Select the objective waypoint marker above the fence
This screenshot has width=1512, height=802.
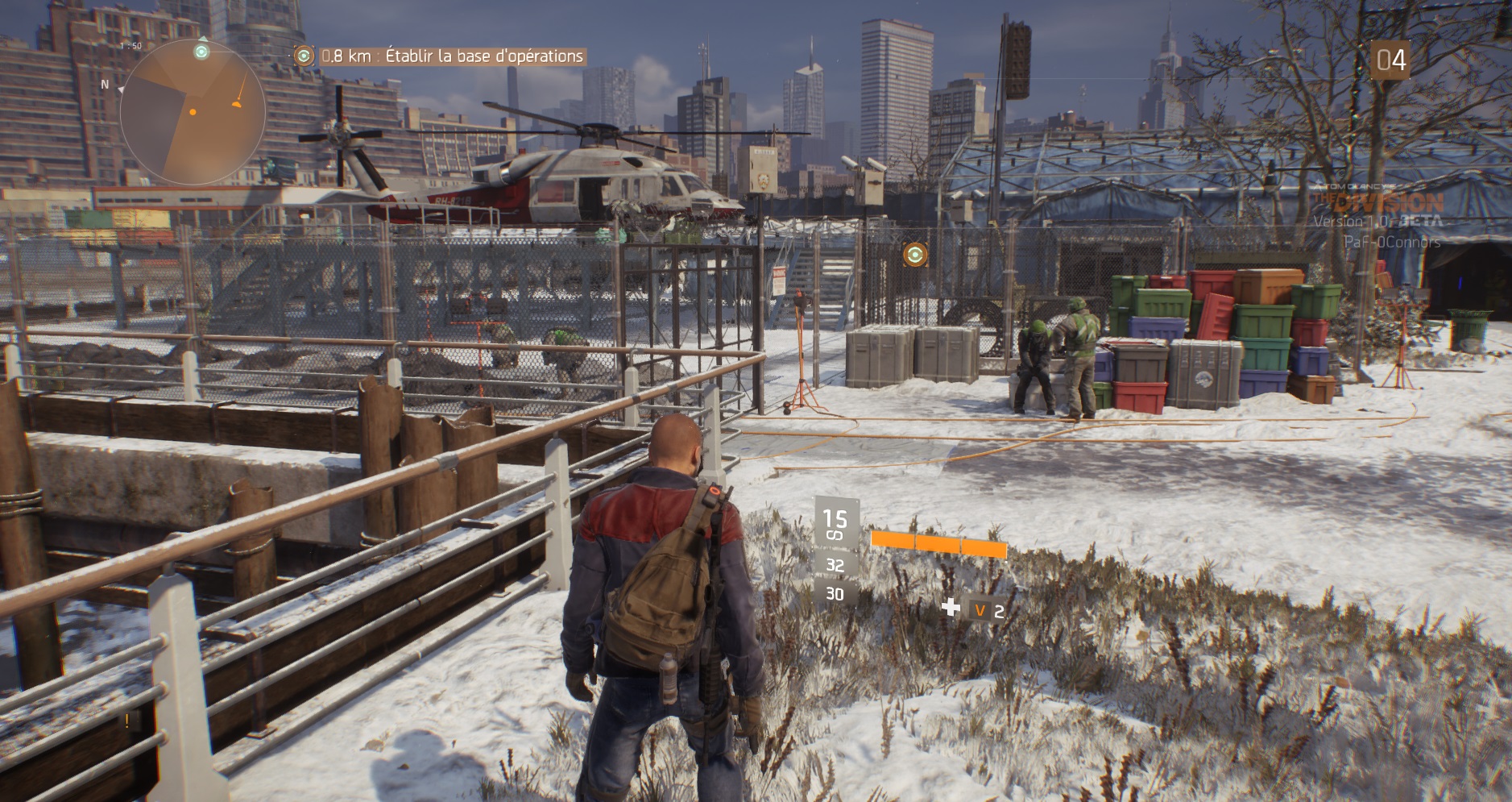coord(914,255)
